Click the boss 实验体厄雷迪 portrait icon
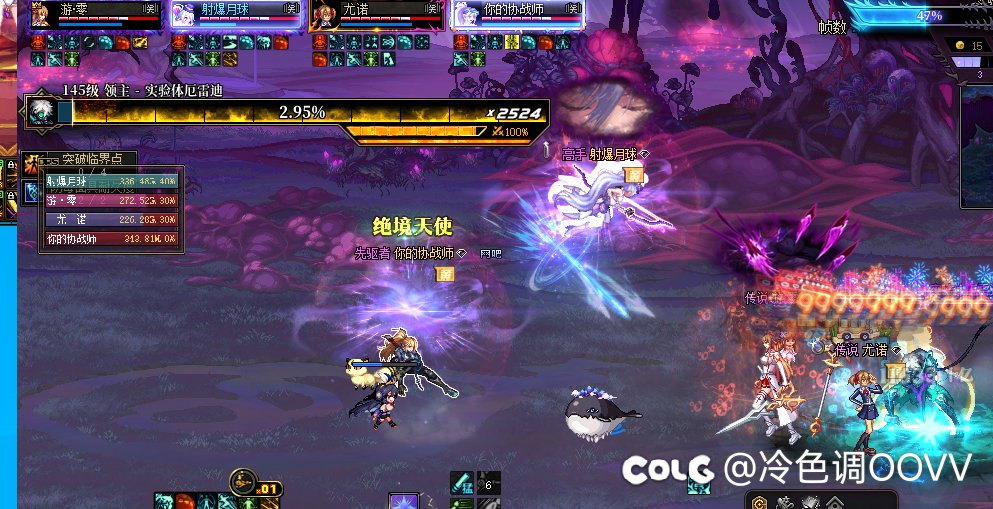This screenshot has width=993, height=509. click(41, 110)
